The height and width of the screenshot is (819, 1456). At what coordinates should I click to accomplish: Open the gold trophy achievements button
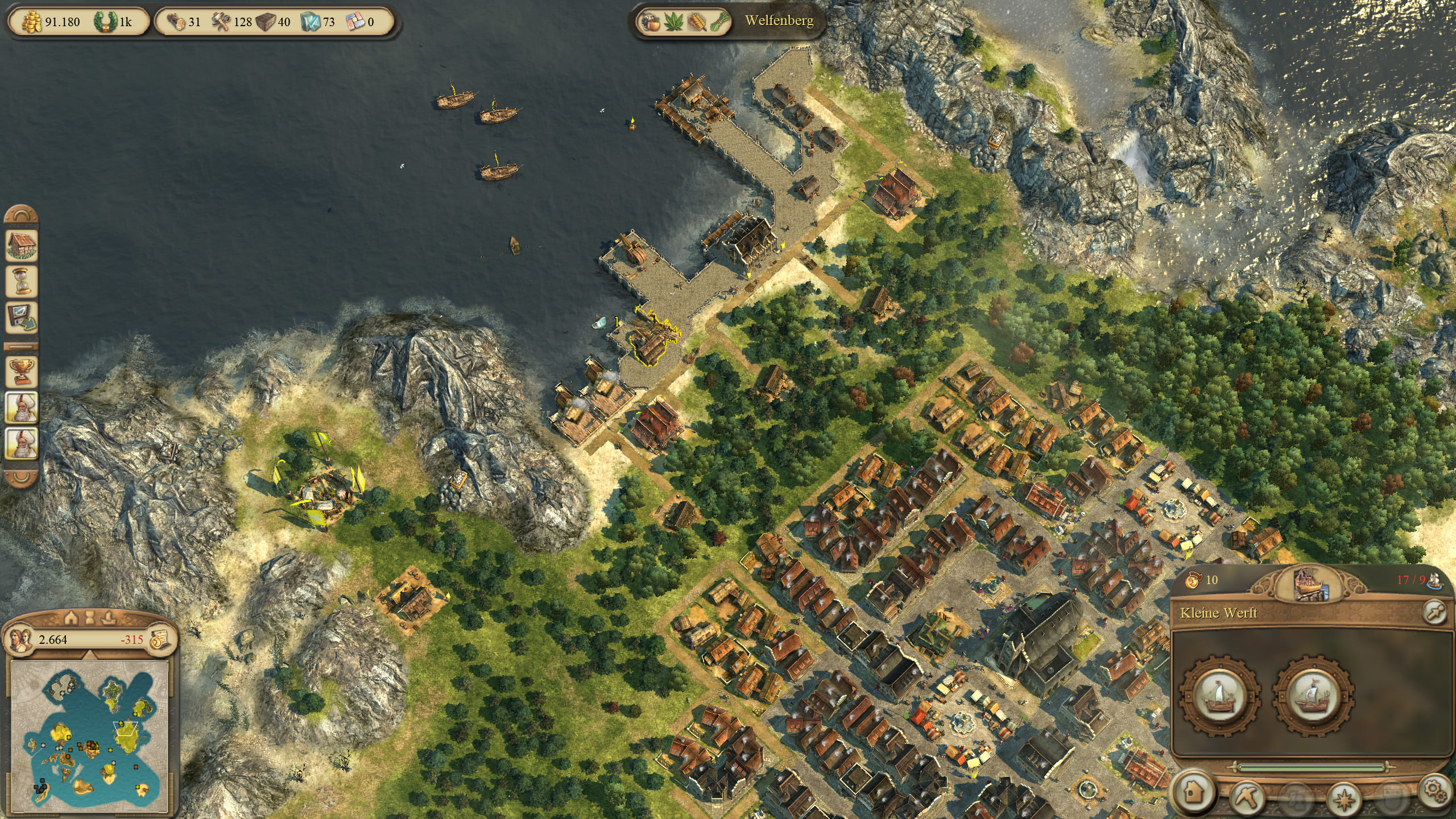(22, 371)
